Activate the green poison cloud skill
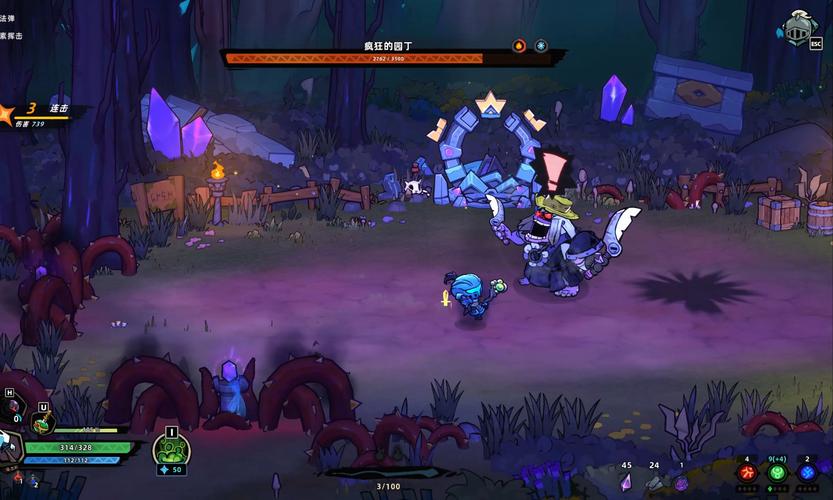This screenshot has height=500, width=833. click(x=171, y=451)
